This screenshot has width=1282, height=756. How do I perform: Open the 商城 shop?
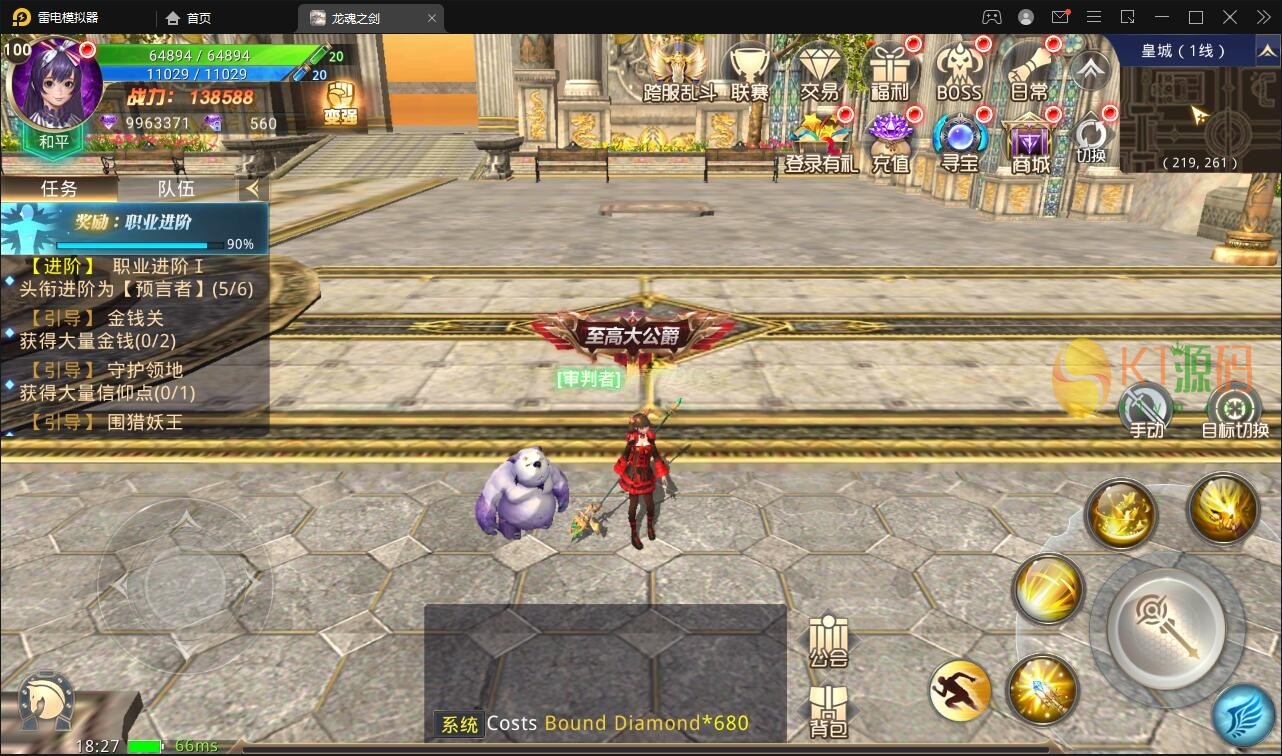click(x=1030, y=142)
